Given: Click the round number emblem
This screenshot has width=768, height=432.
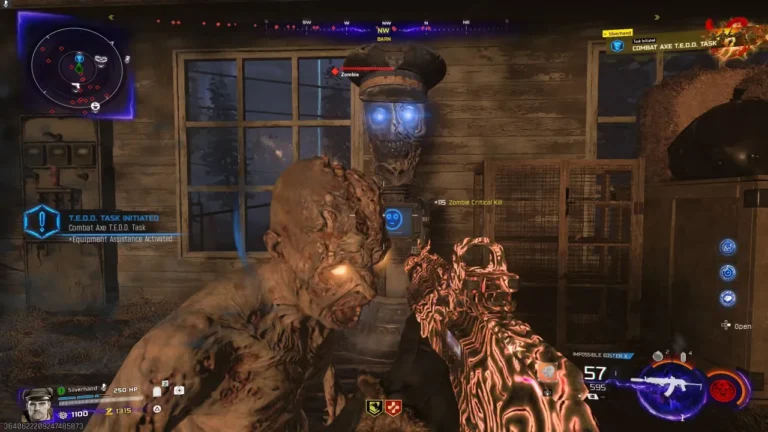Looking at the screenshot, I should tap(739, 38).
